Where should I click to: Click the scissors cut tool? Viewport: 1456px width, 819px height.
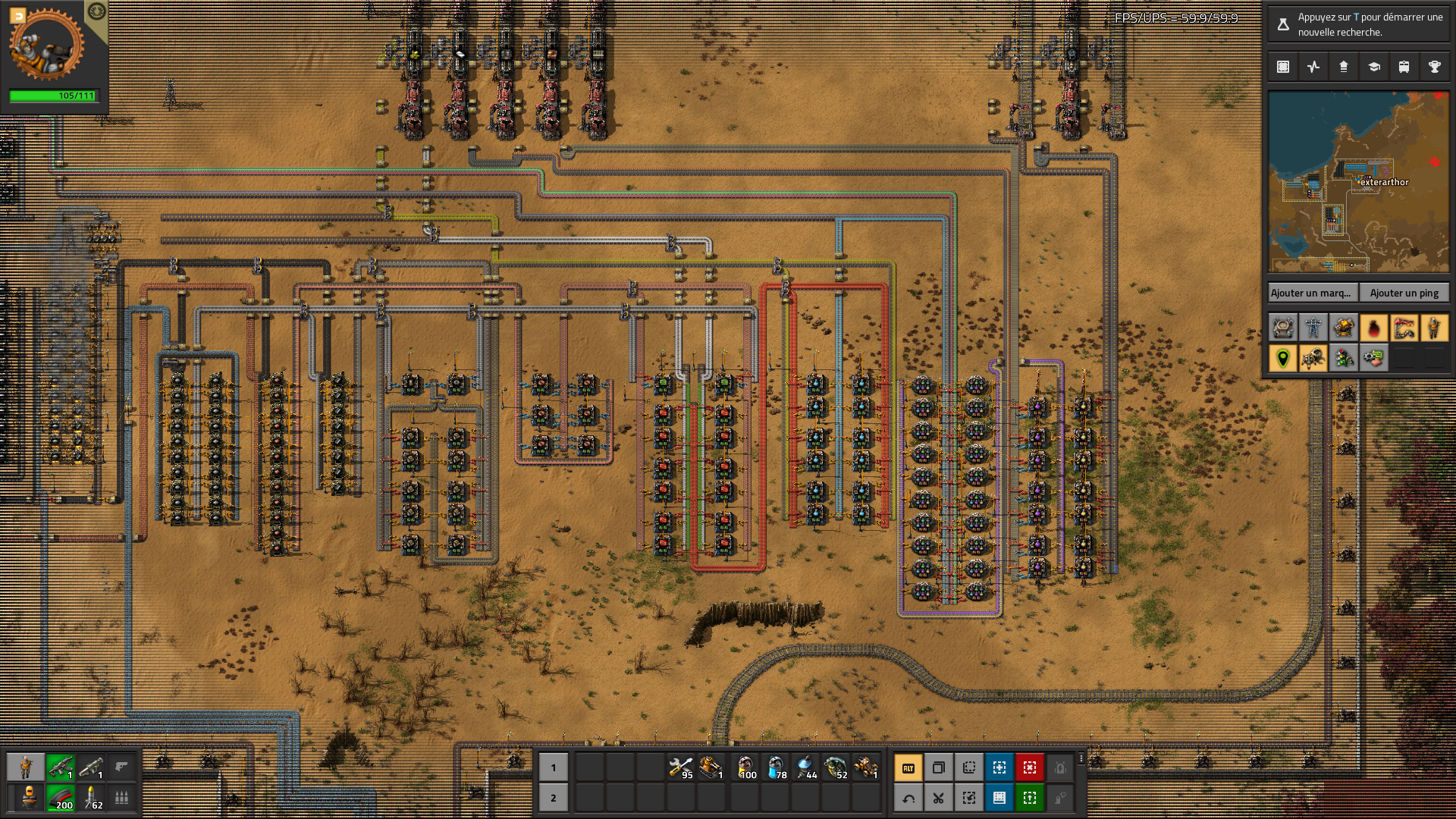(x=939, y=798)
